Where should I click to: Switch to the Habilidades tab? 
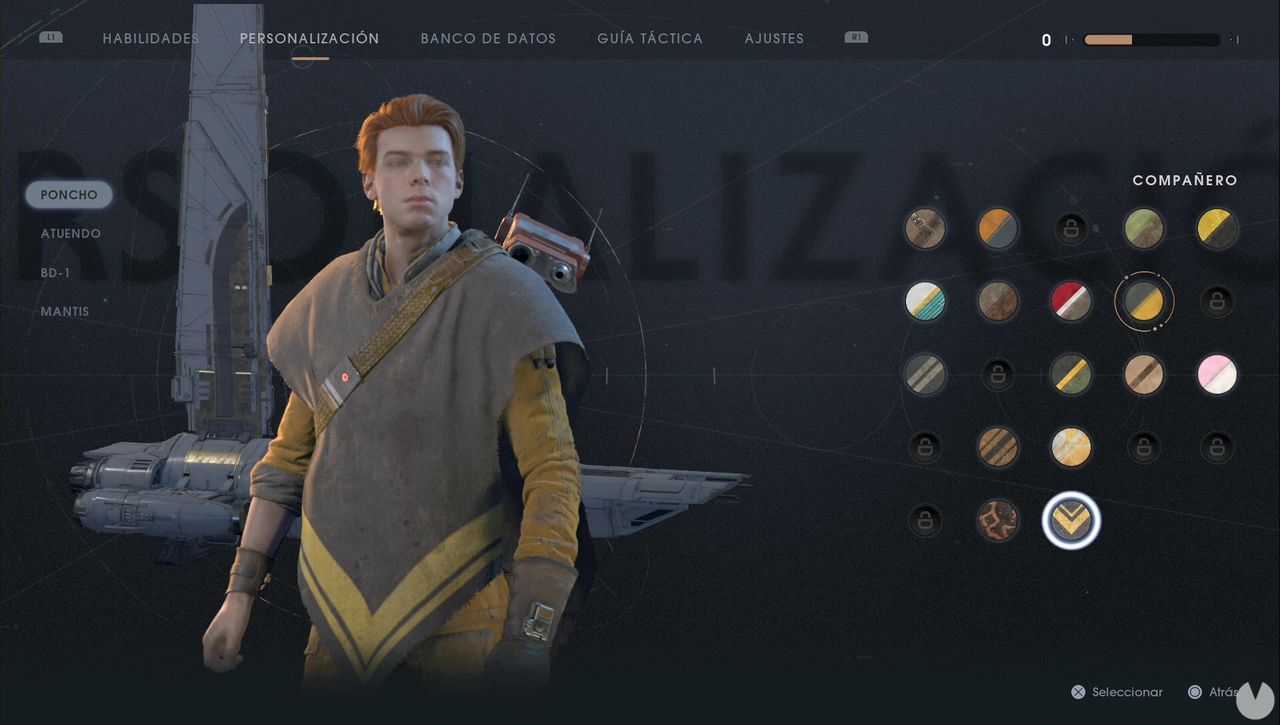(x=150, y=38)
